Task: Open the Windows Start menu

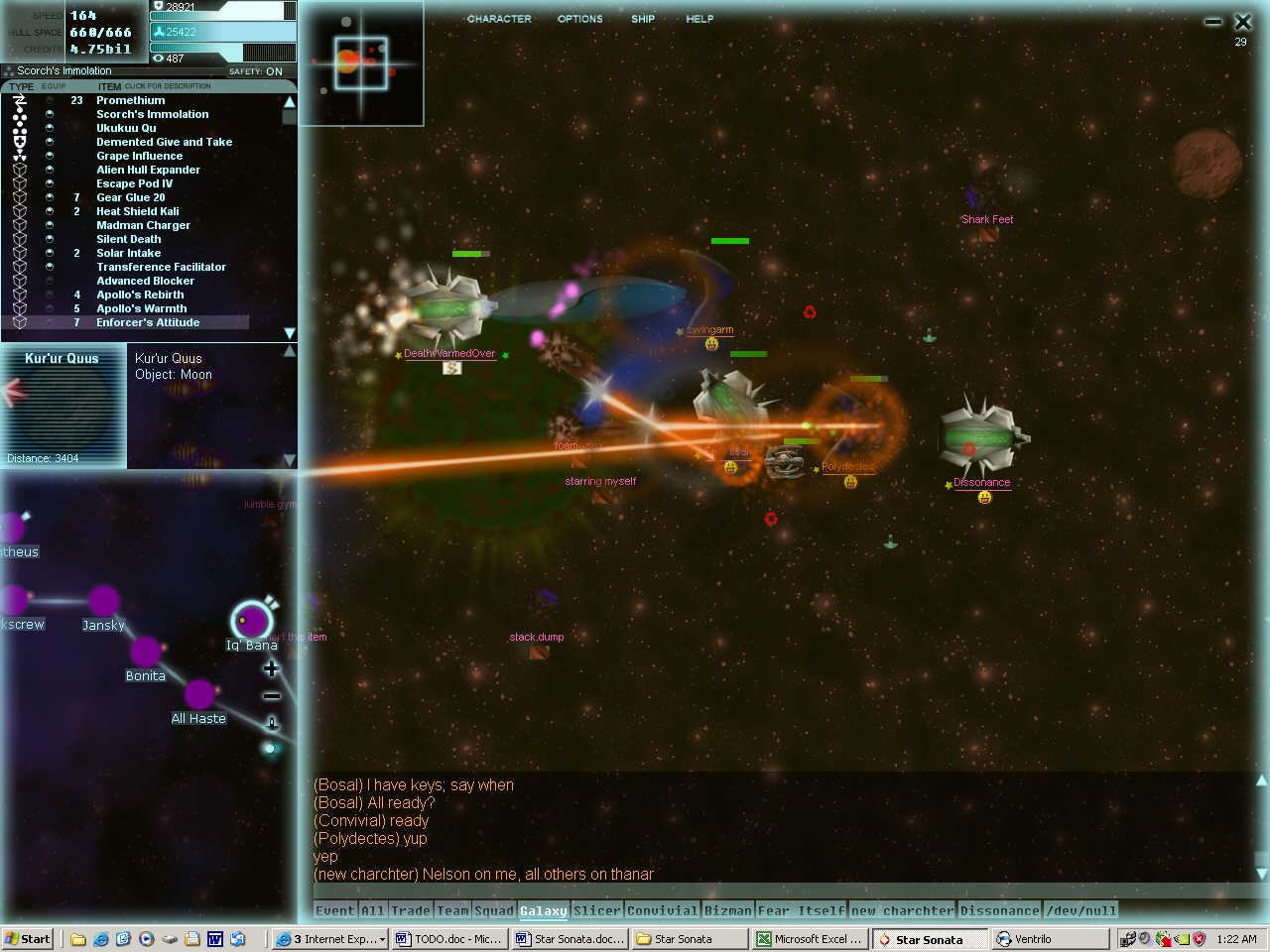Action: 27,939
